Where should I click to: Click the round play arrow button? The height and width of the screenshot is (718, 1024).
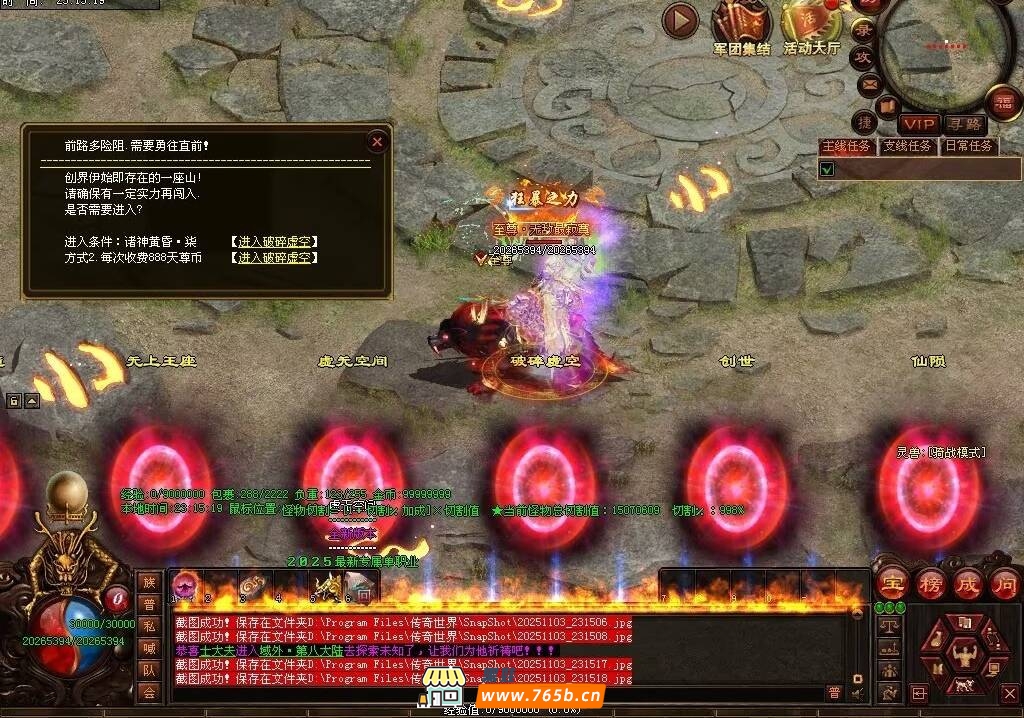680,19
